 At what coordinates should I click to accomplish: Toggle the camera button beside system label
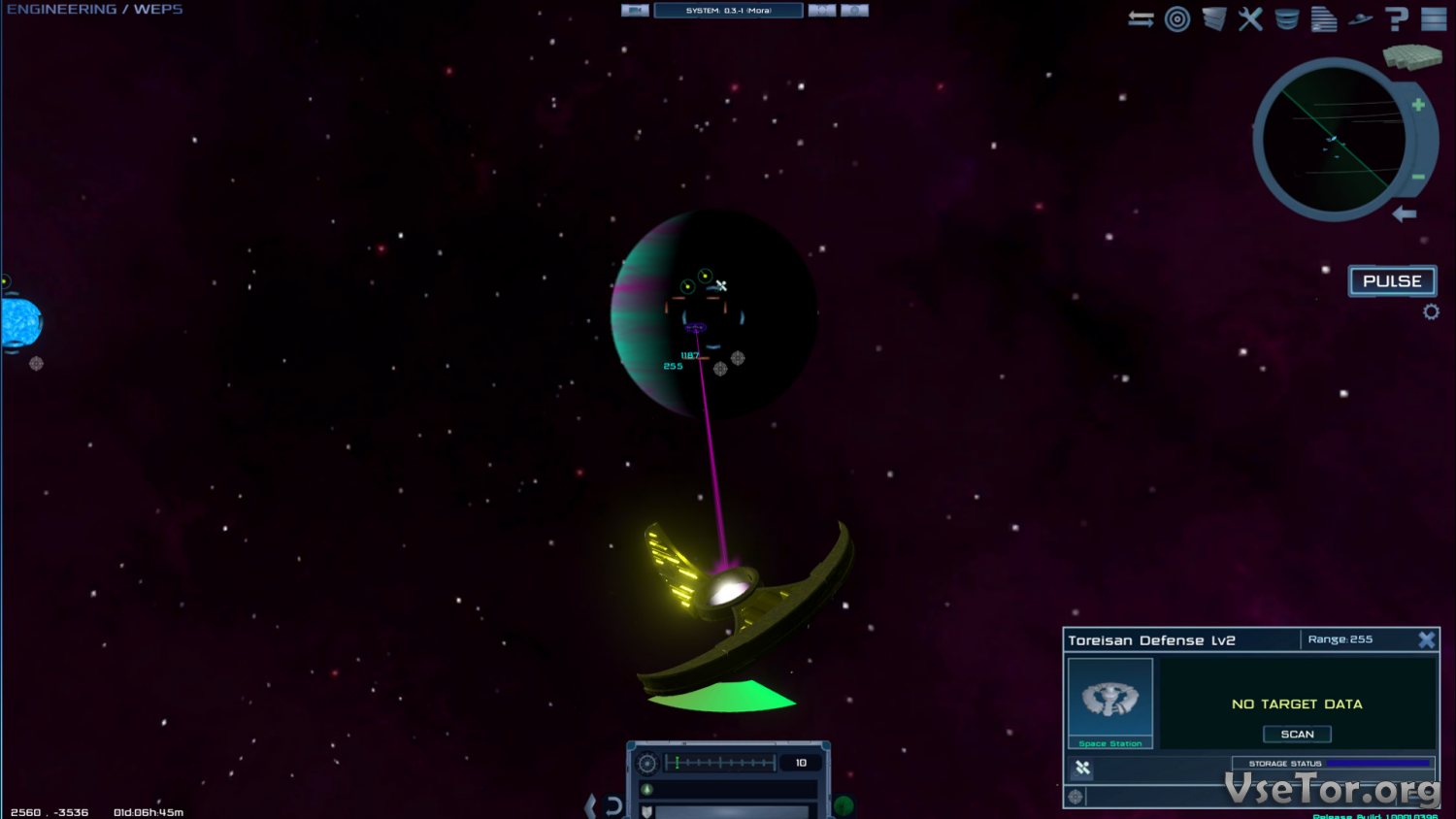[635, 11]
